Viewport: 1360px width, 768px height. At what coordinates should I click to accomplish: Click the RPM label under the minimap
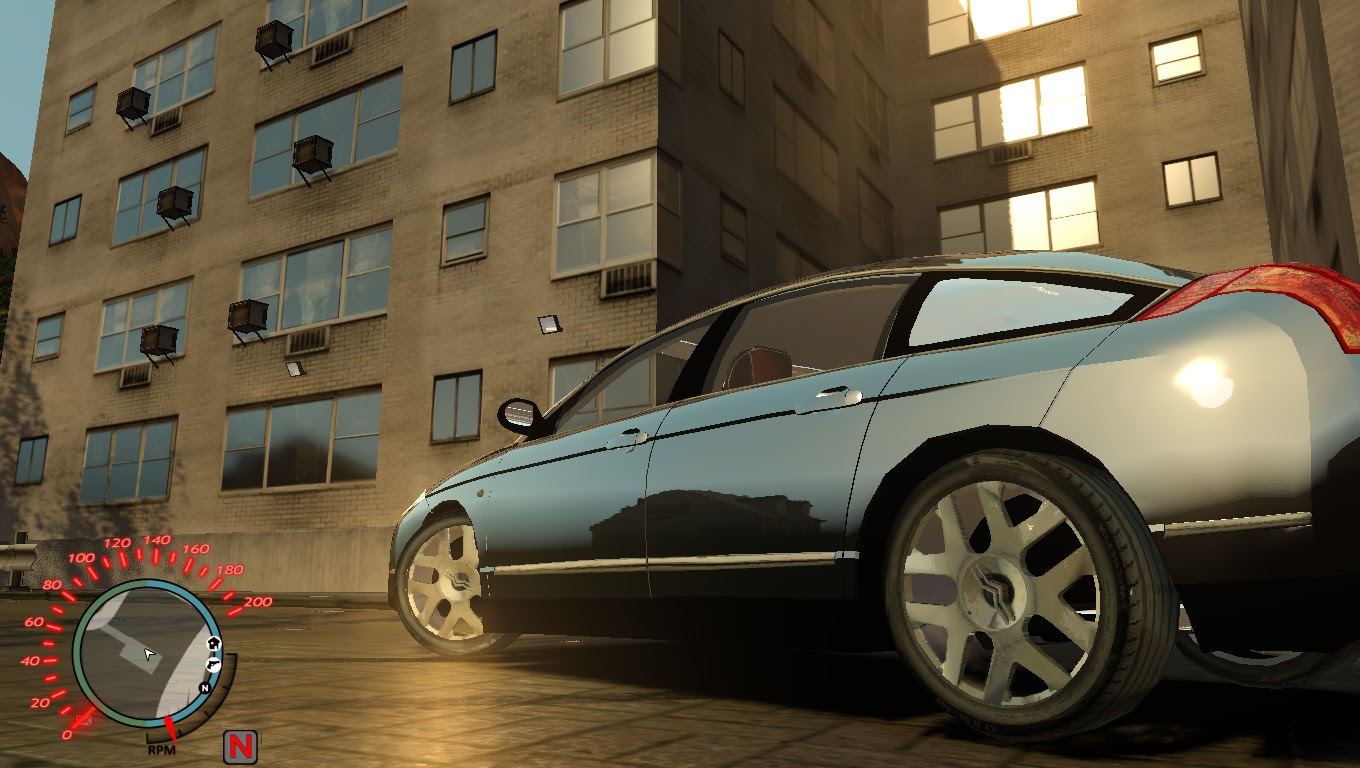161,750
